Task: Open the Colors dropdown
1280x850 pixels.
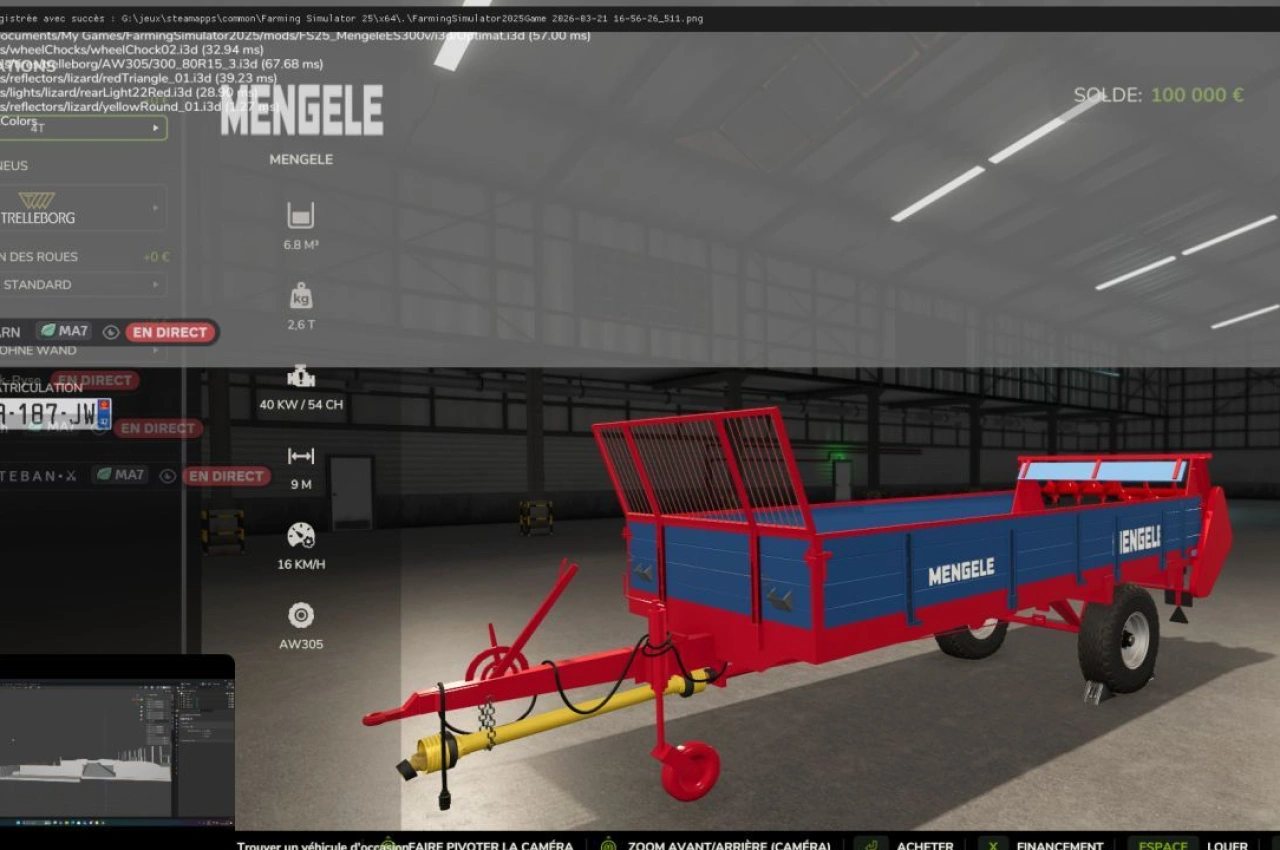Action: pos(85,127)
